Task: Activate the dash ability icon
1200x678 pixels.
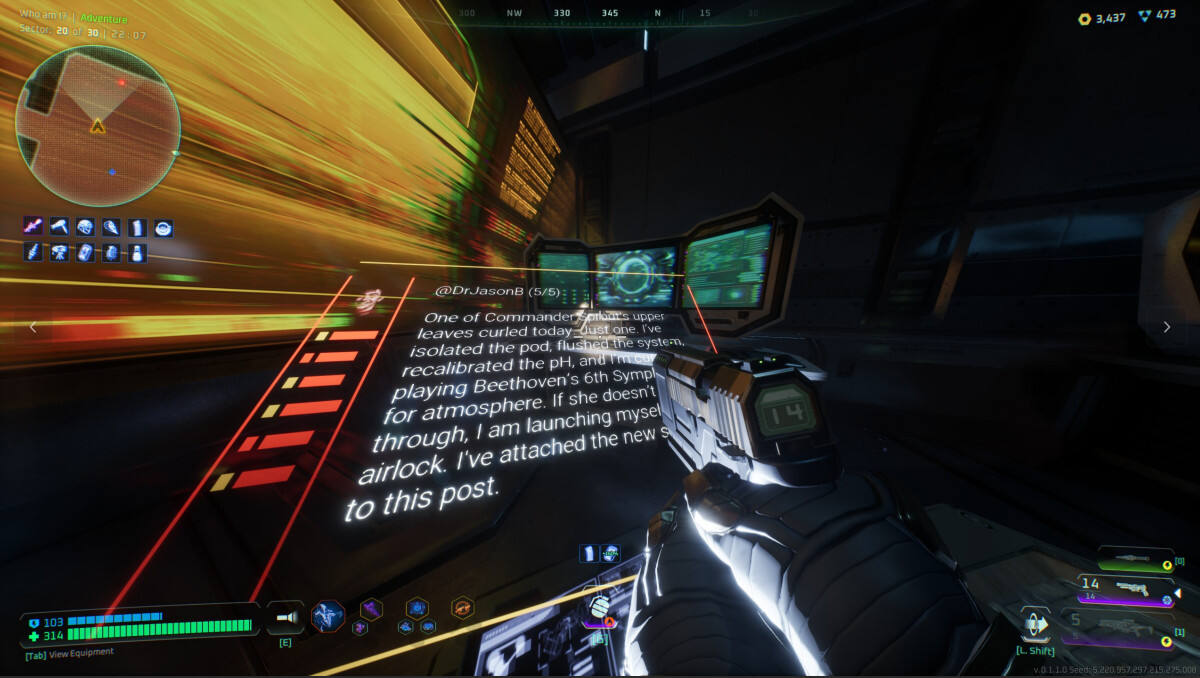Action: [x=1035, y=624]
